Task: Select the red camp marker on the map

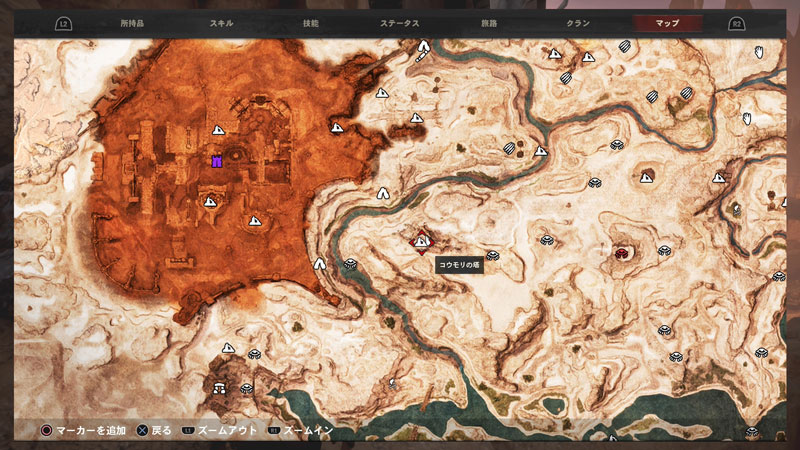Action: click(x=622, y=253)
